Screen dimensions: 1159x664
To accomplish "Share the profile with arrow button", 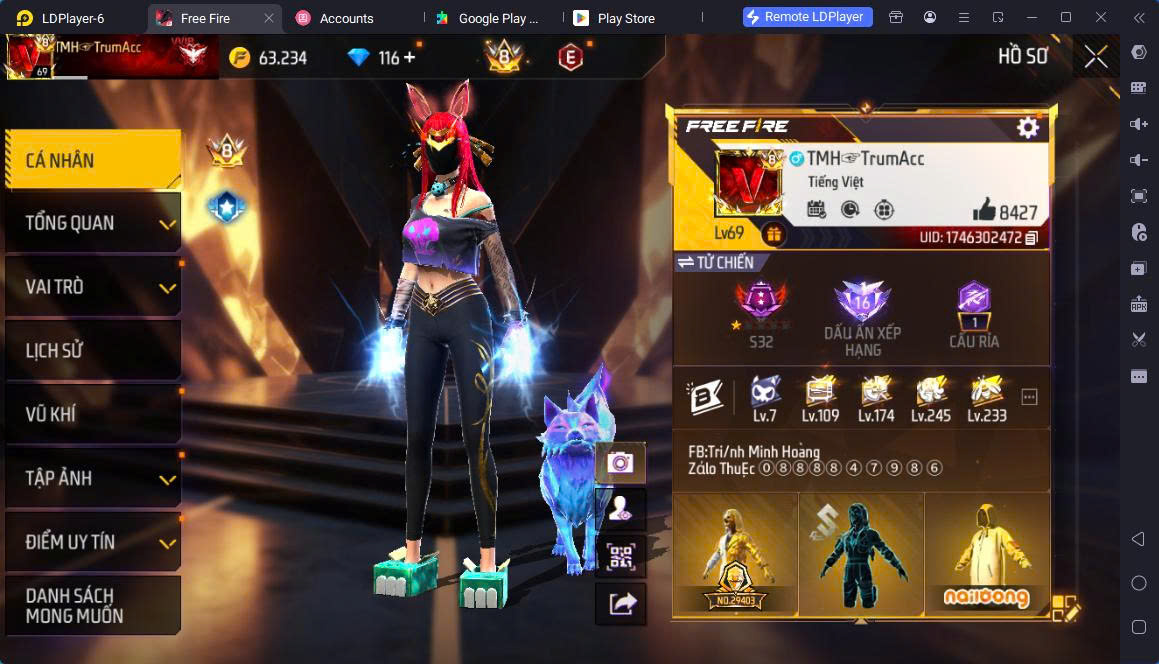I will click(620, 603).
